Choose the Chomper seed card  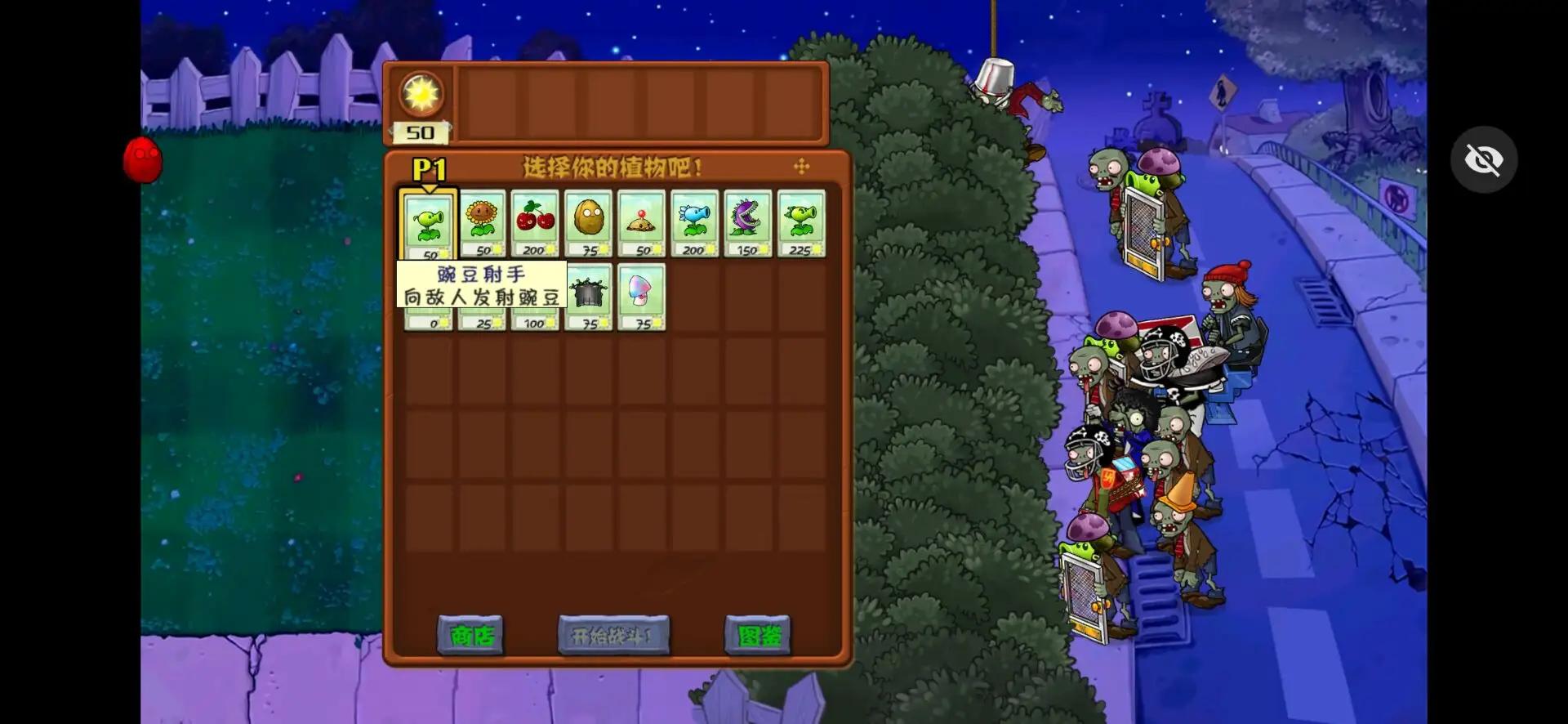[x=748, y=221]
